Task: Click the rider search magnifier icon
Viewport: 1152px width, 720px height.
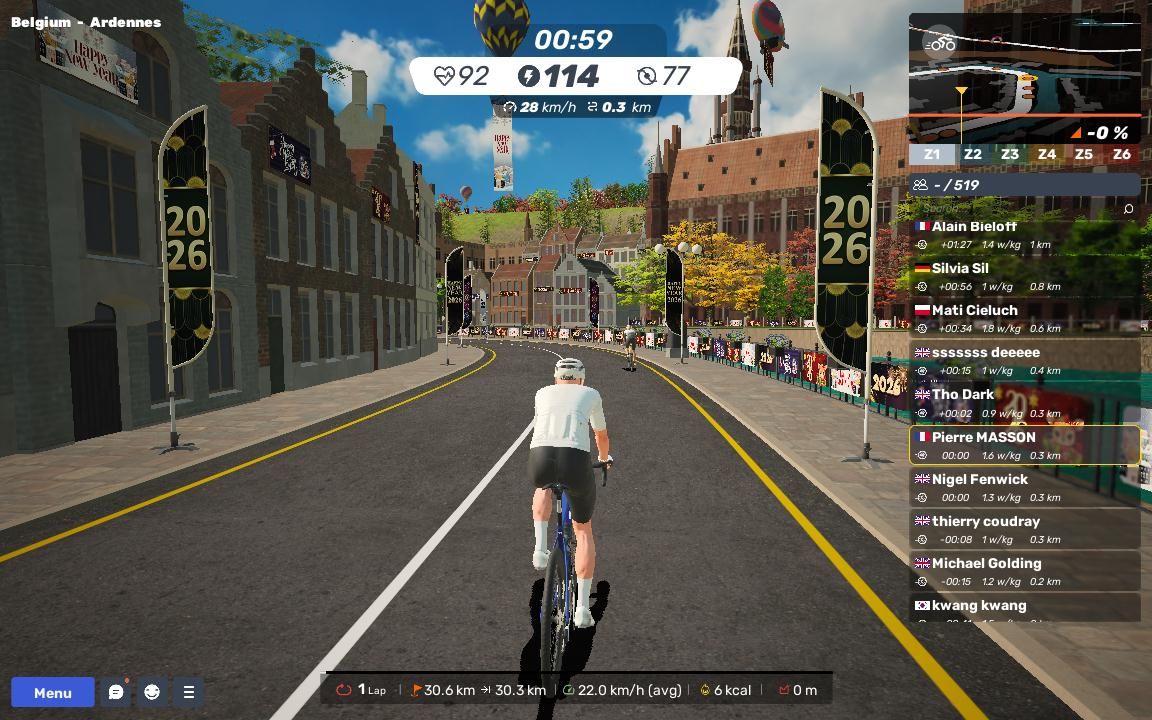Action: click(x=1128, y=209)
